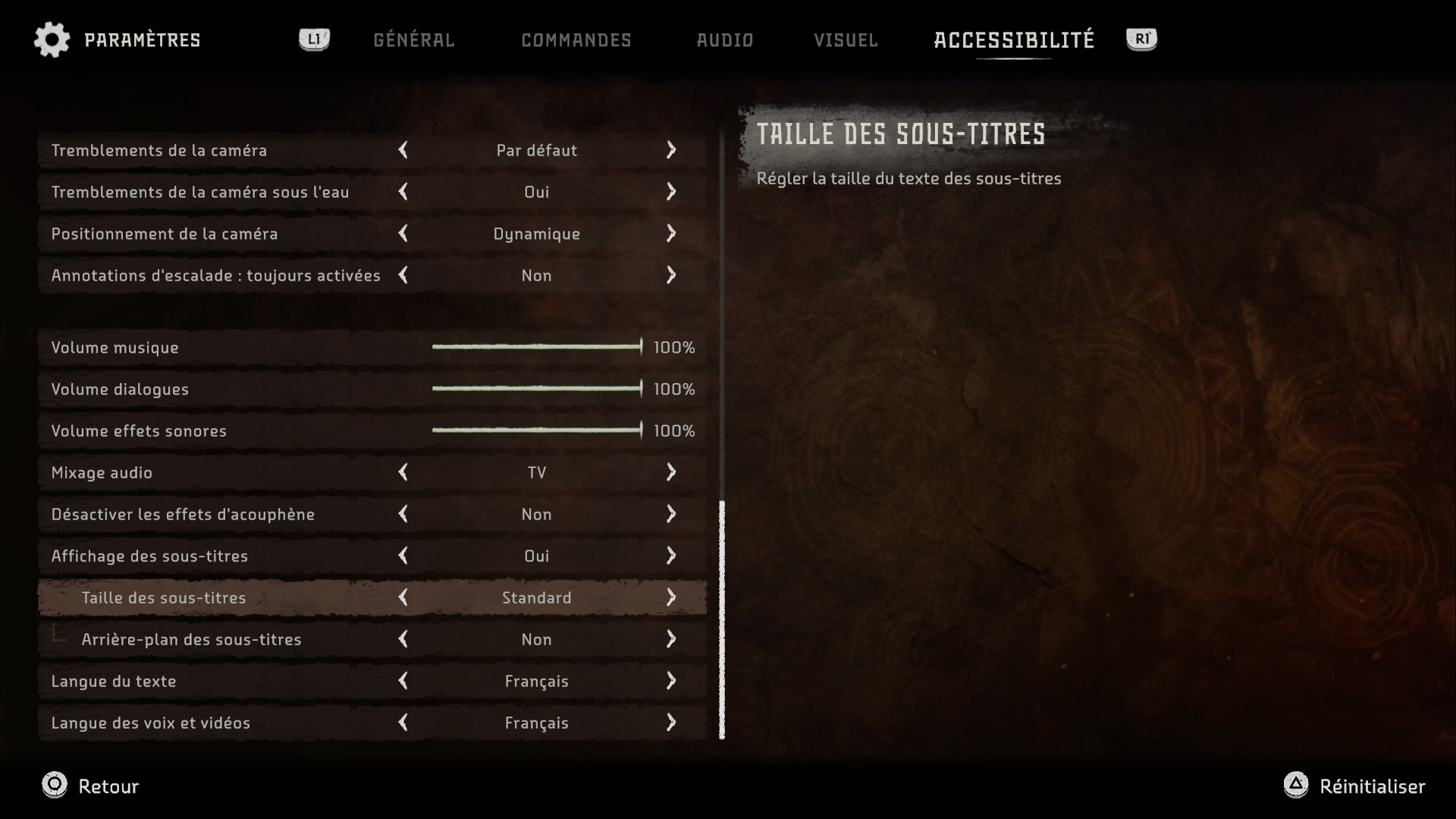This screenshot has height=819, width=1456.
Task: Adjust the Volume musique slider
Action: tap(537, 347)
